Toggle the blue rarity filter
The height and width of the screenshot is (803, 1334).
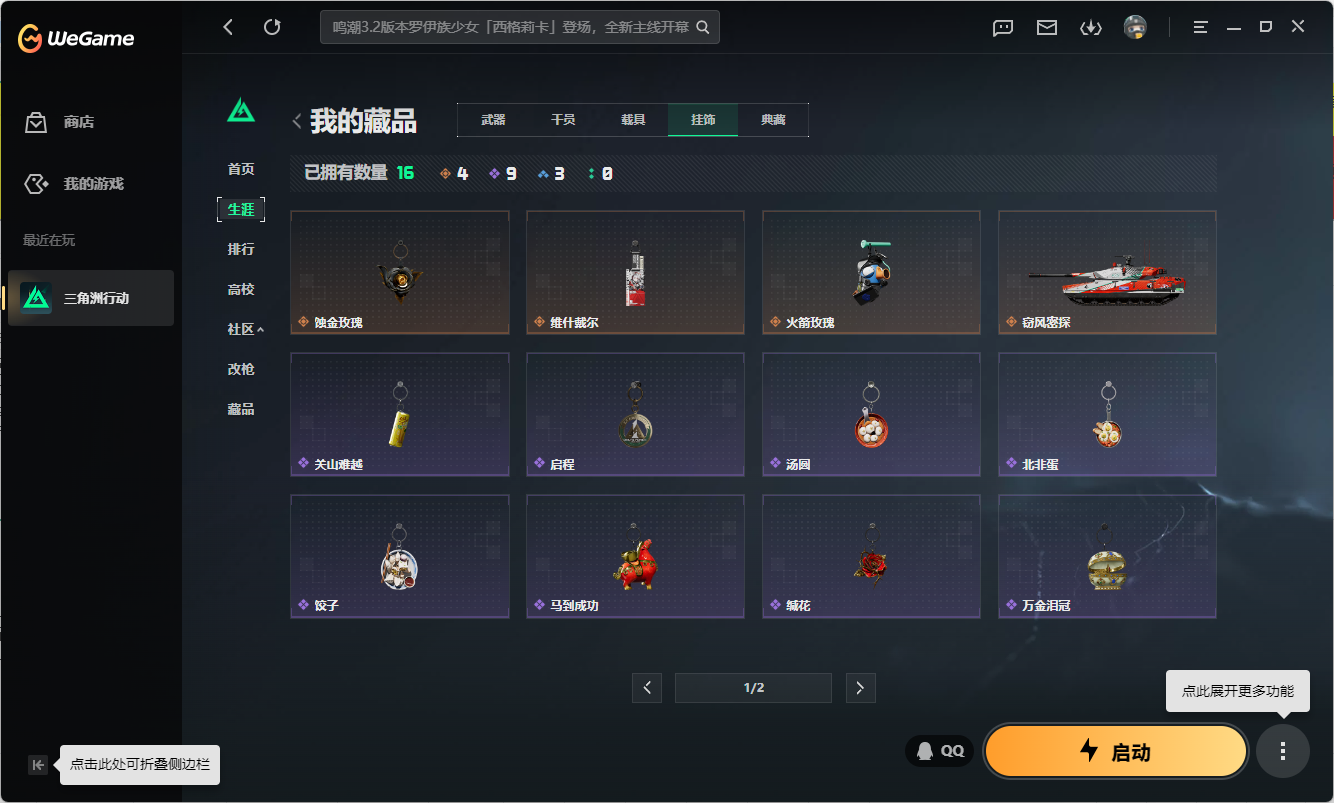551,172
